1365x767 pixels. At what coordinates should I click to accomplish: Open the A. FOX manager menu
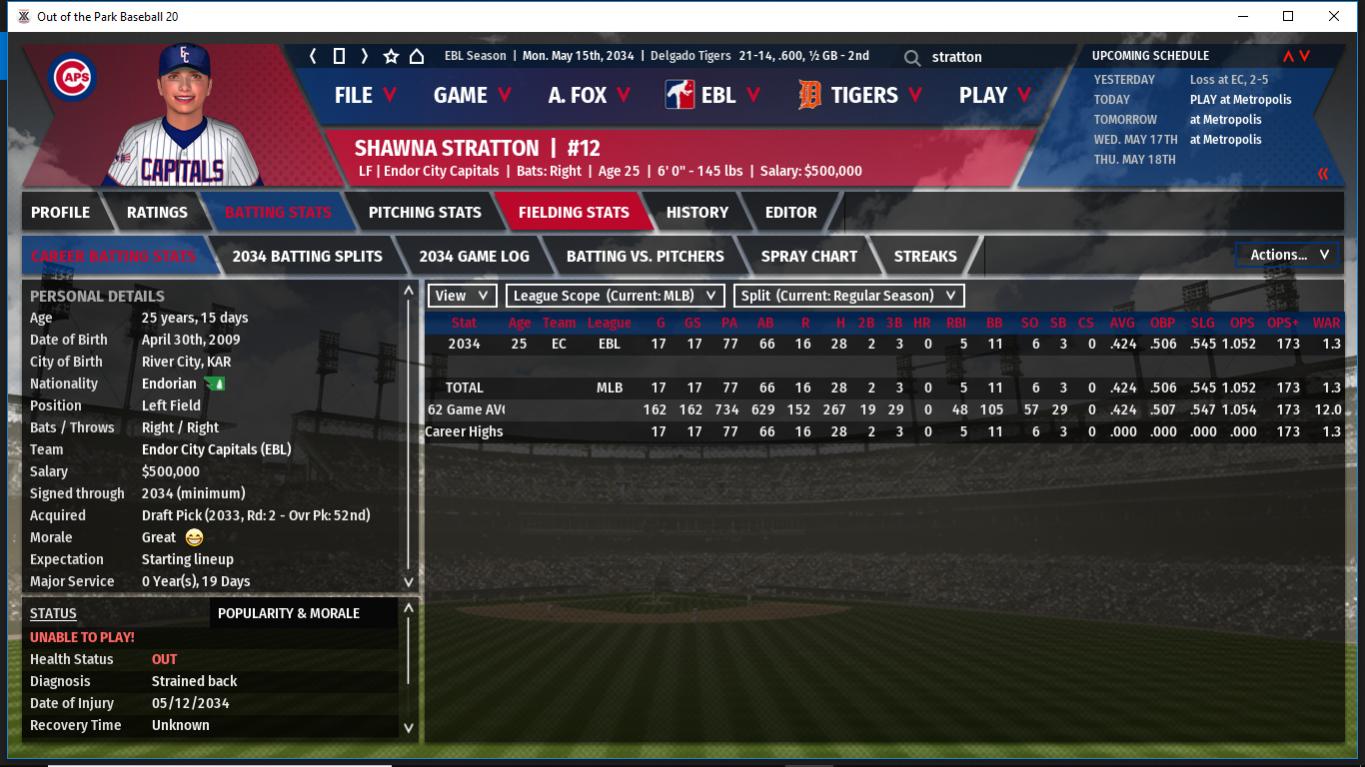click(x=589, y=95)
